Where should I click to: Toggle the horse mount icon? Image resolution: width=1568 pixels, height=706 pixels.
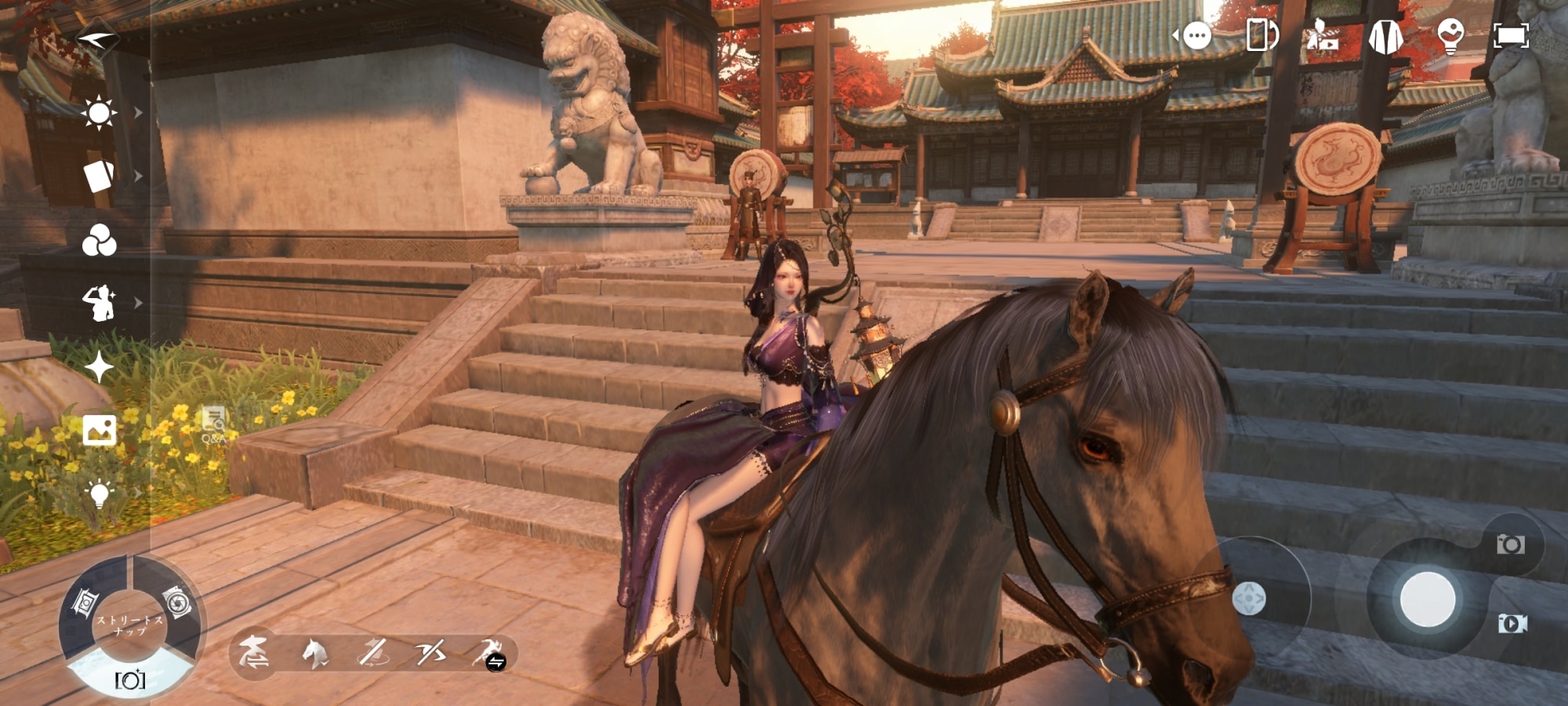pos(314,653)
